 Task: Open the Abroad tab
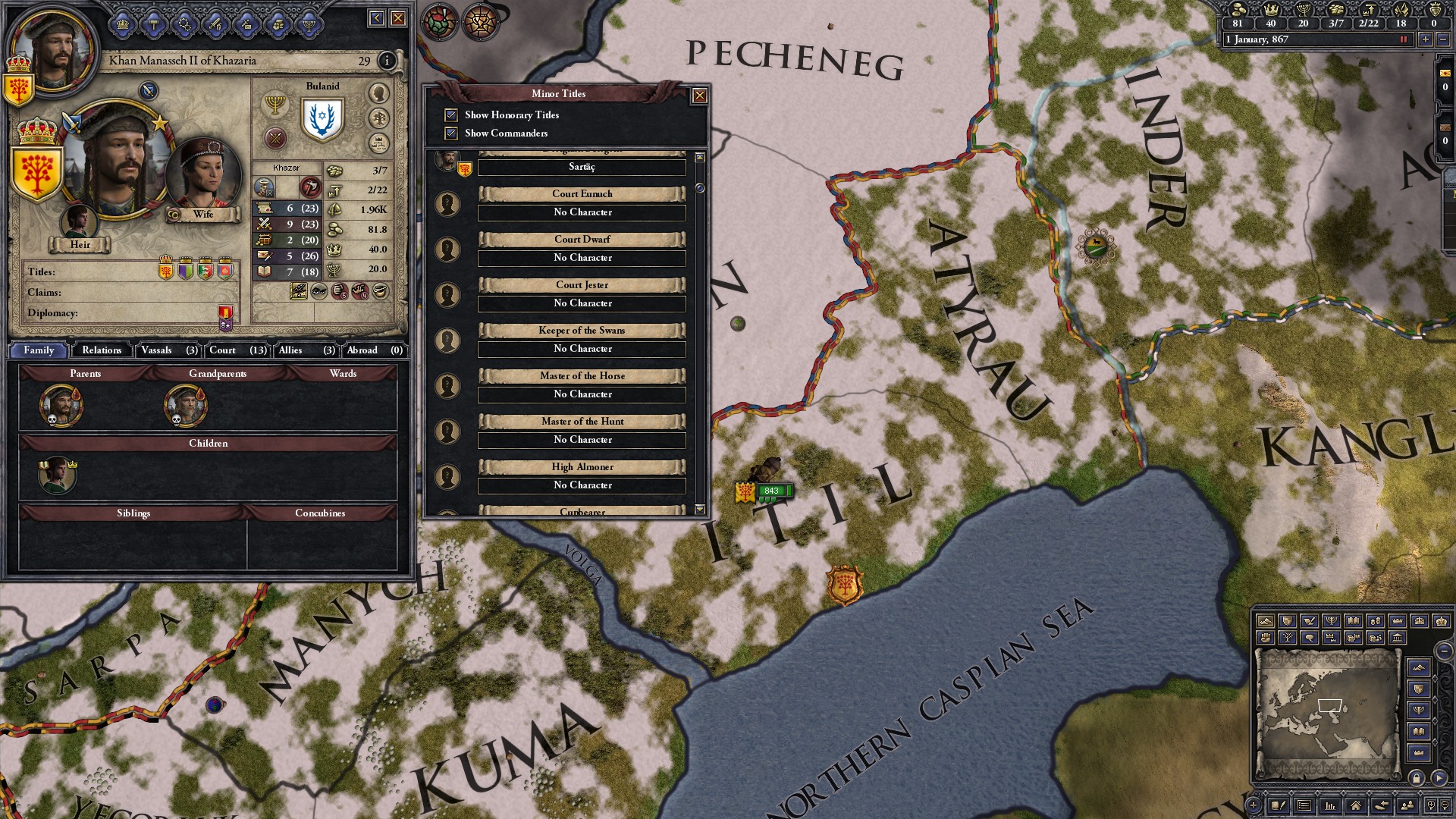374,350
